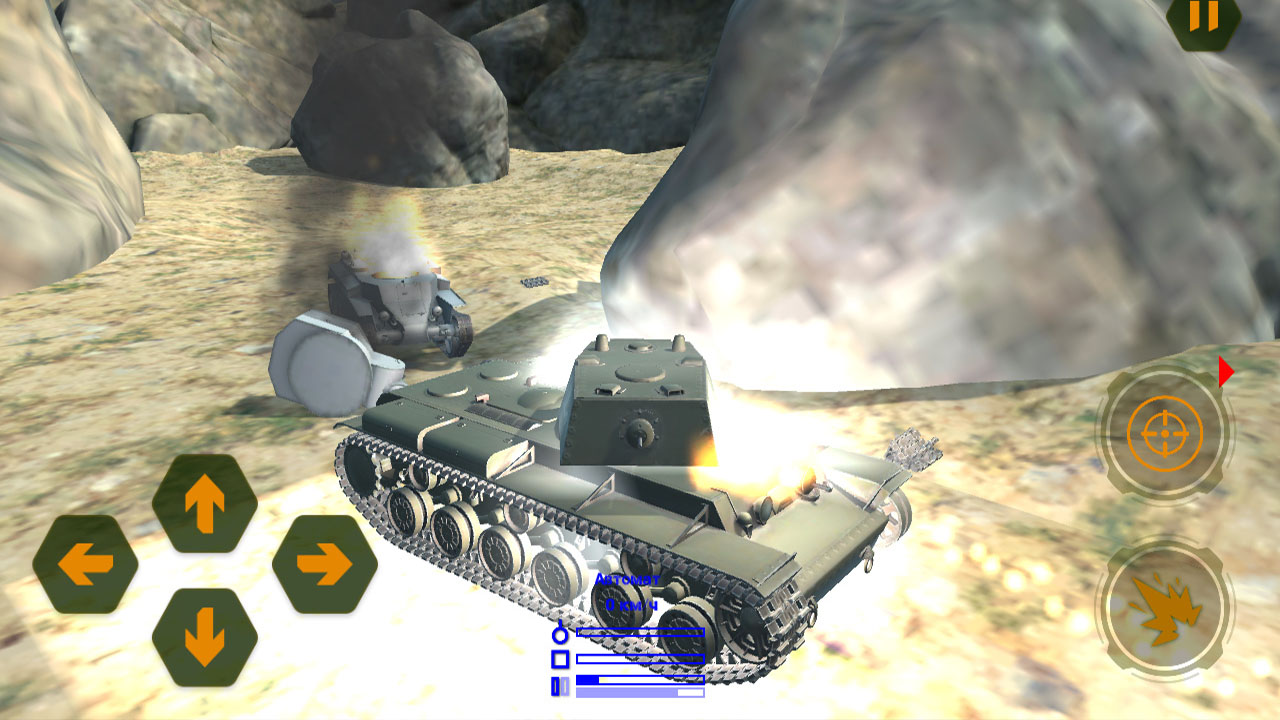Click the middle shell ammo bar

640,659
